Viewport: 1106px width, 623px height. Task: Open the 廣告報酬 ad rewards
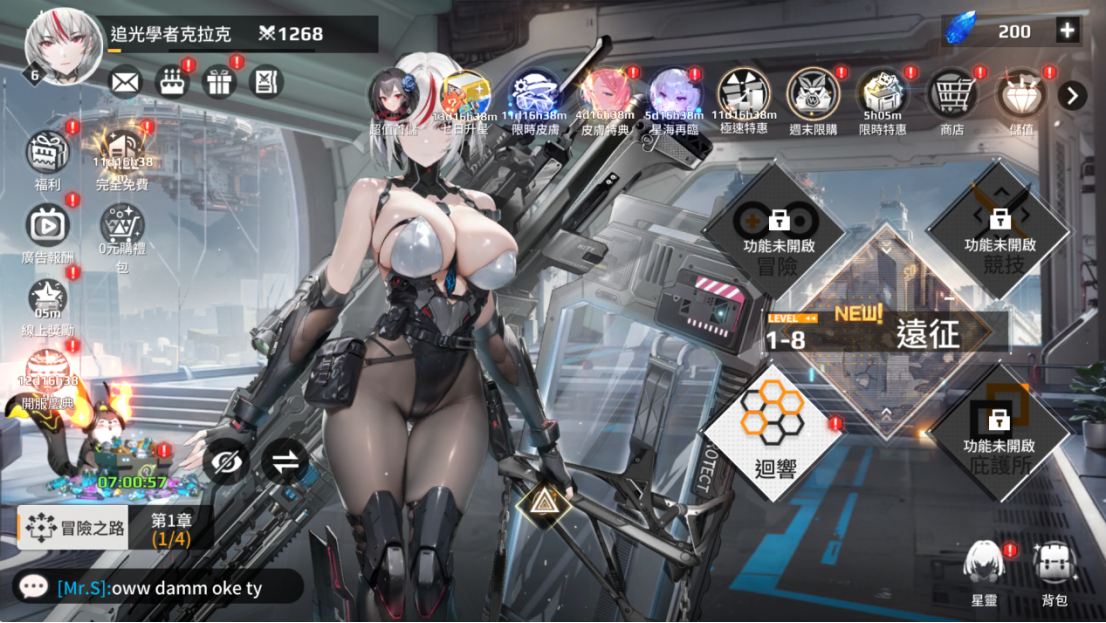[47, 227]
